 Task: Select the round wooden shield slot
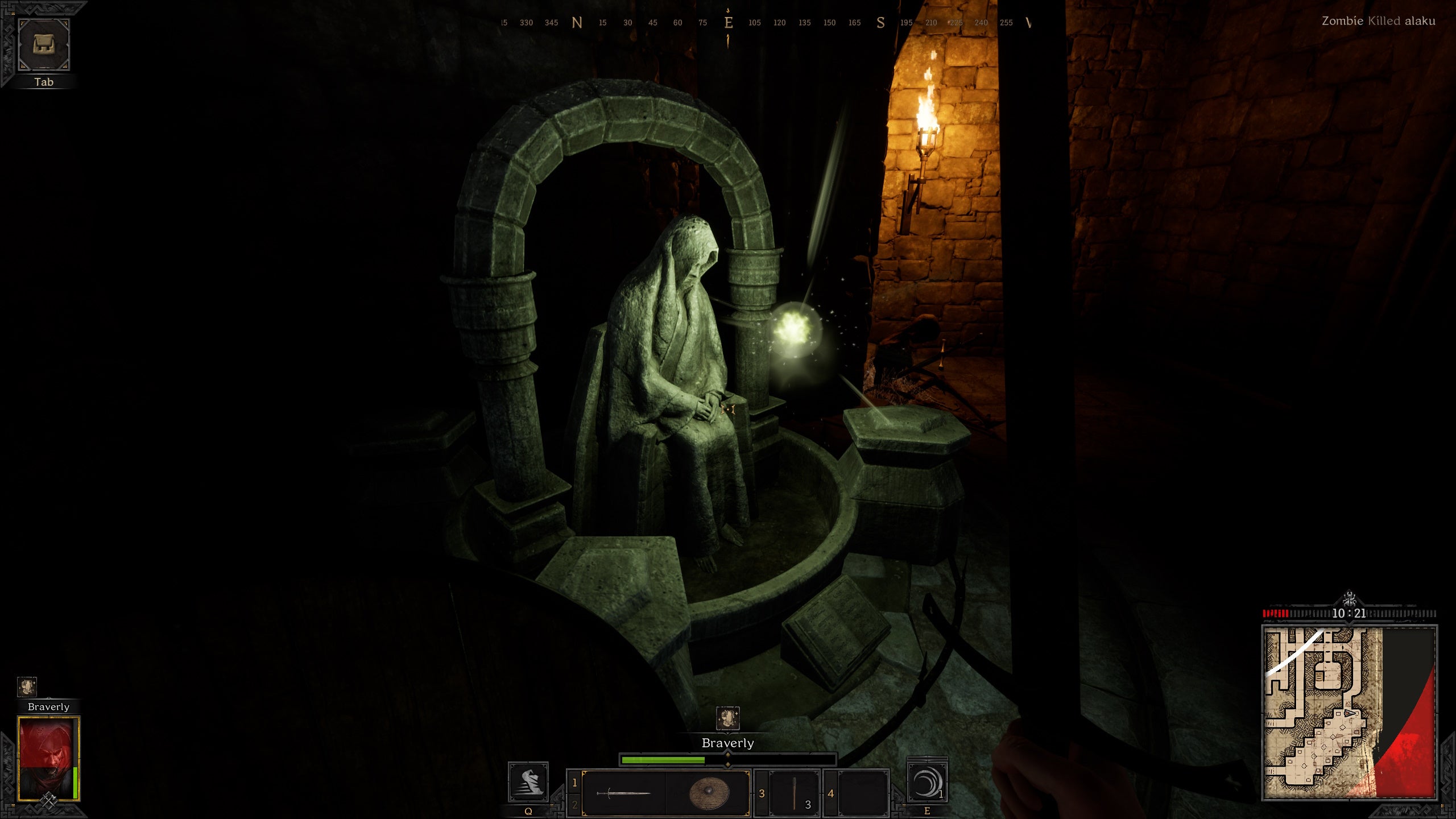coord(708,793)
